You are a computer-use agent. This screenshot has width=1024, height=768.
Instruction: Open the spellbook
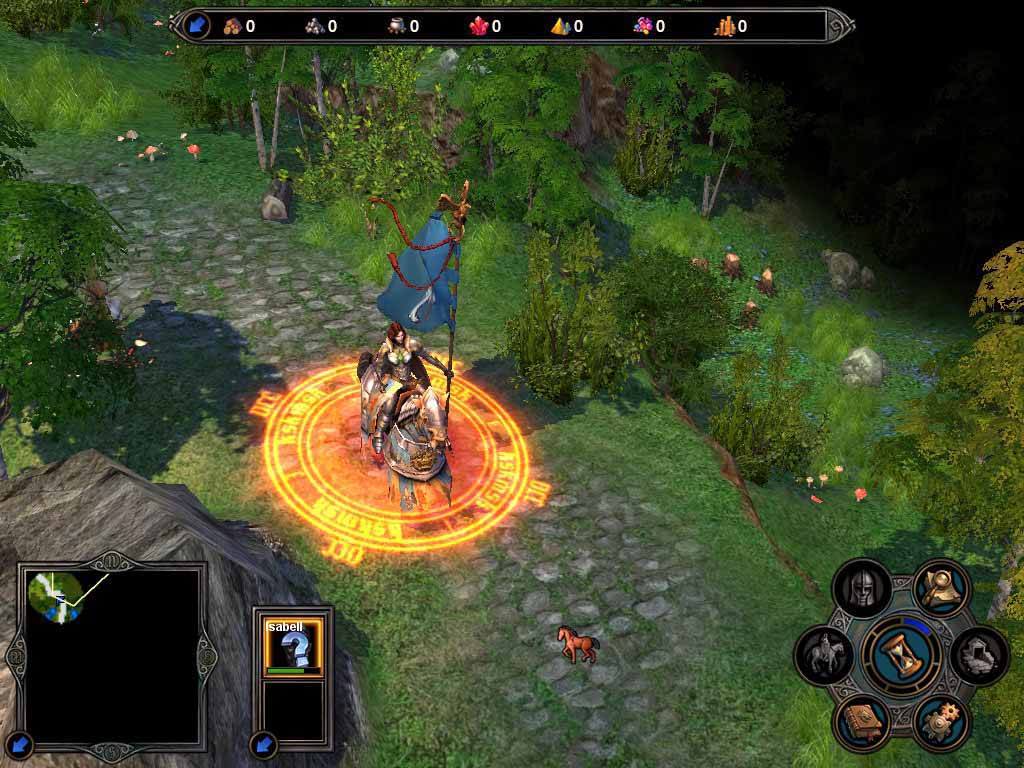coord(861,721)
